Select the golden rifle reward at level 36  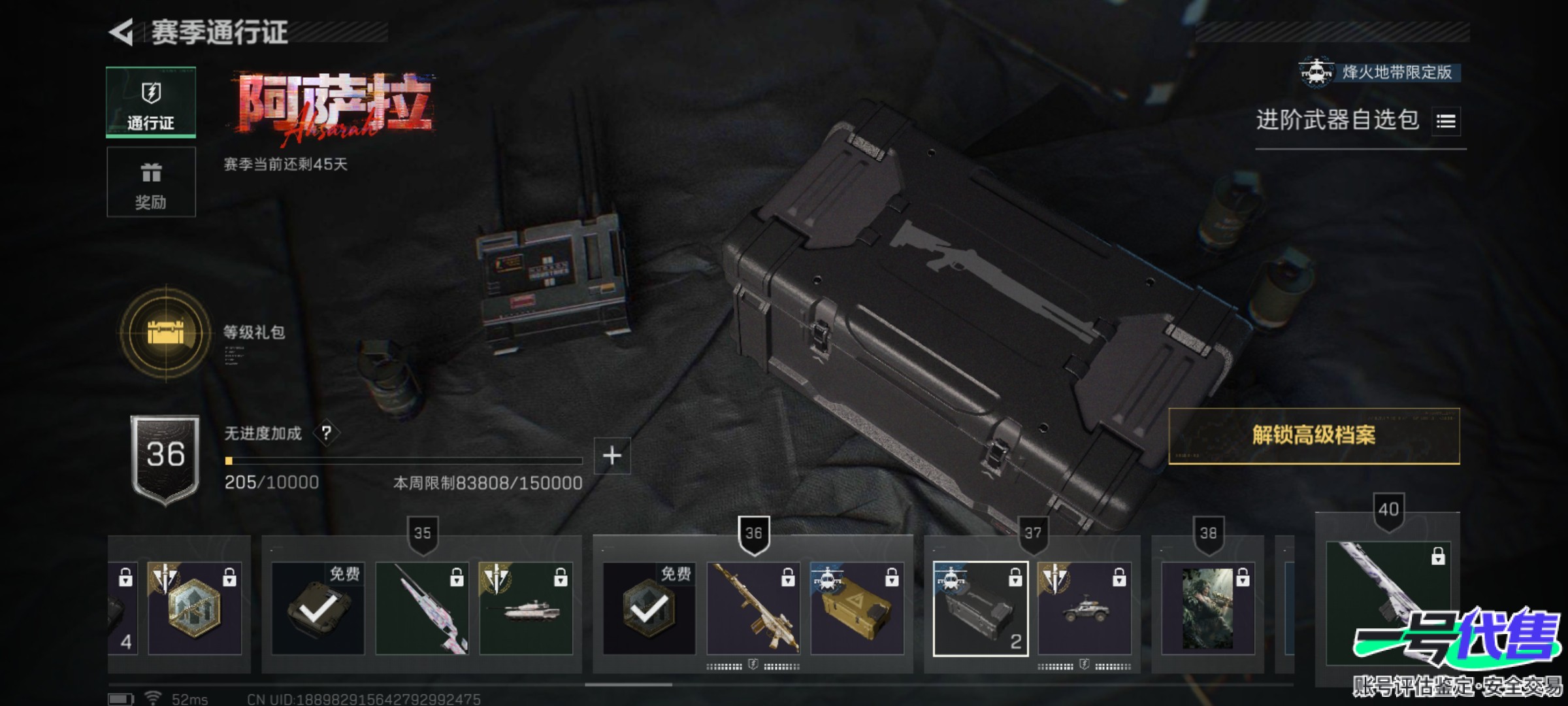pos(753,609)
